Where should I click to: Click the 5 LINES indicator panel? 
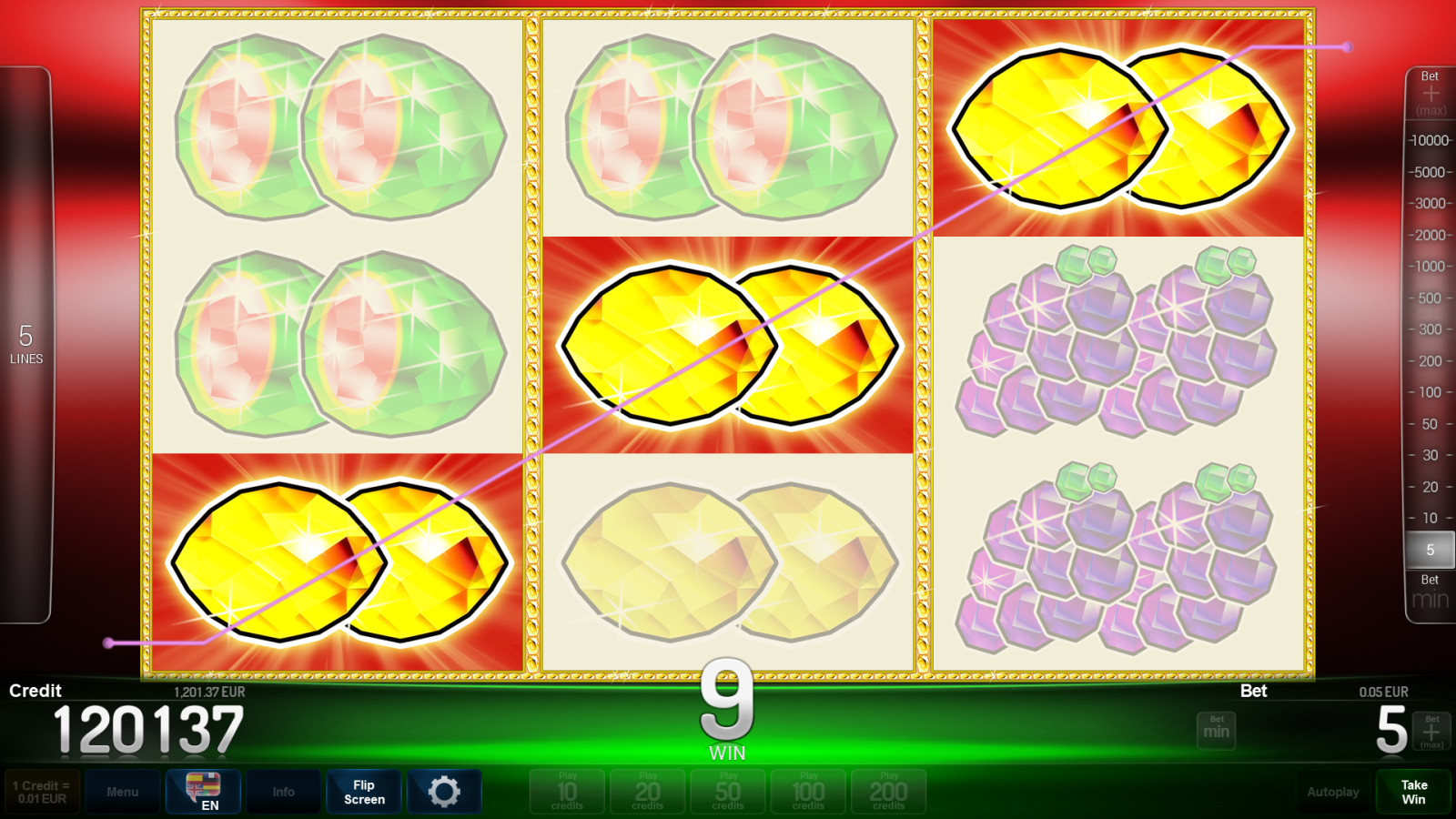[x=27, y=346]
